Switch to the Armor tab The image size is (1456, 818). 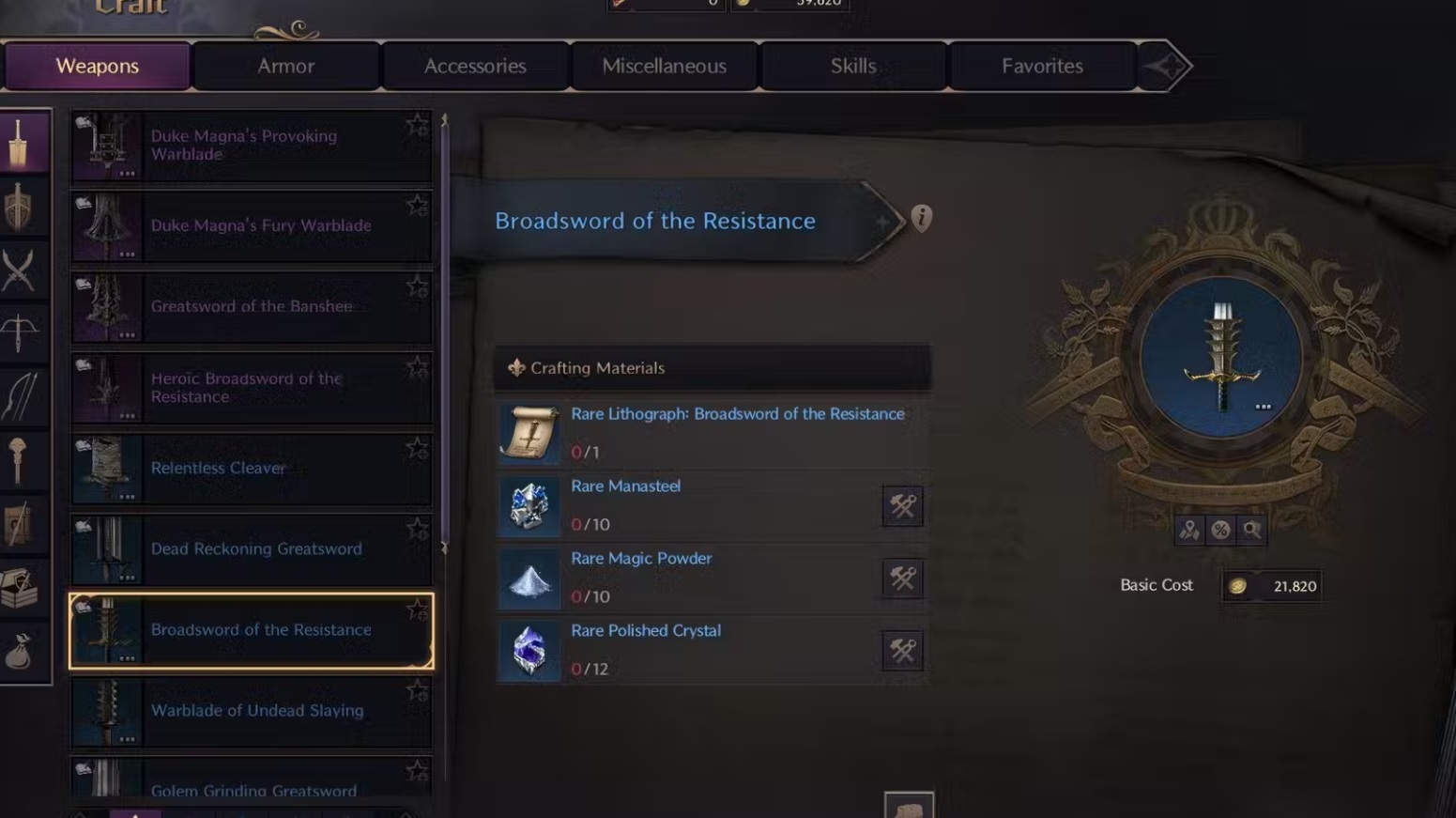(285, 66)
